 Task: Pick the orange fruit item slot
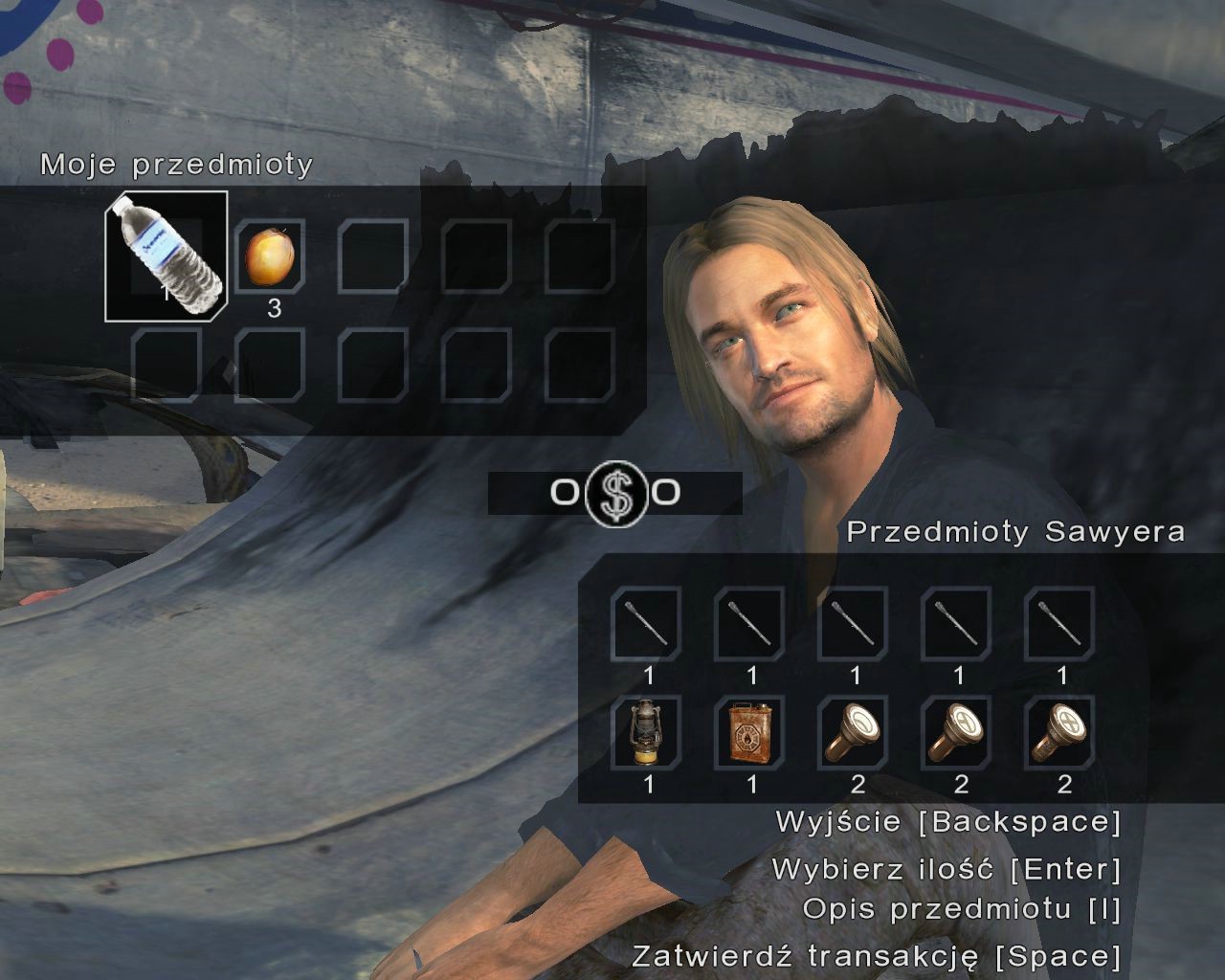point(269,256)
